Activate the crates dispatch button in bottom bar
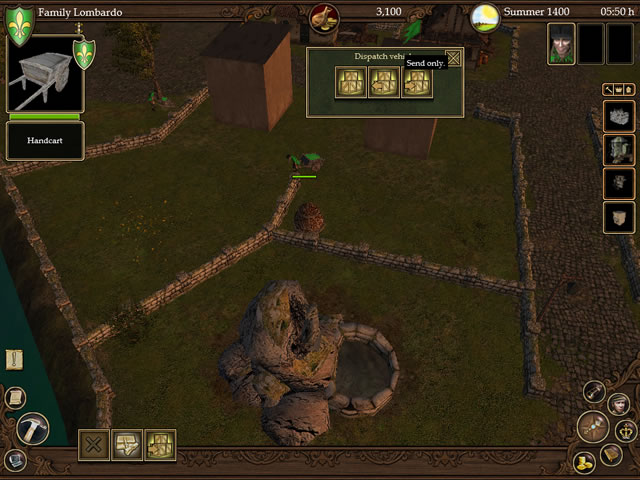Viewport: 640px width, 480px height. pyautogui.click(x=160, y=445)
